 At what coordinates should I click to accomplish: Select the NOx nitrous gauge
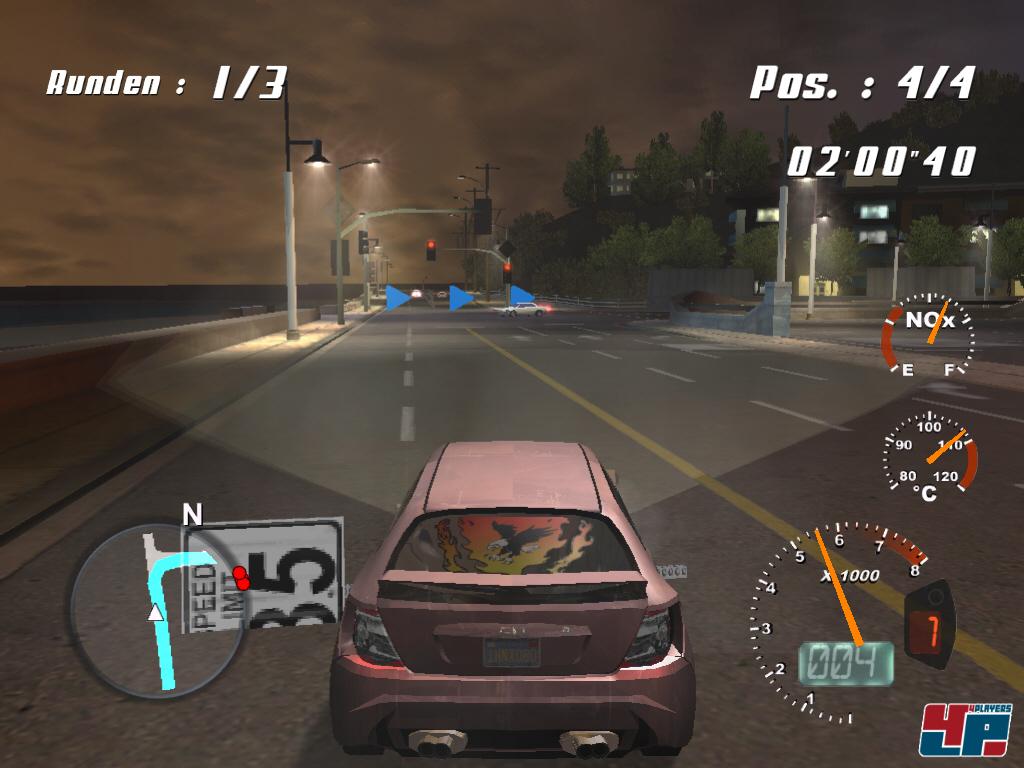point(927,335)
